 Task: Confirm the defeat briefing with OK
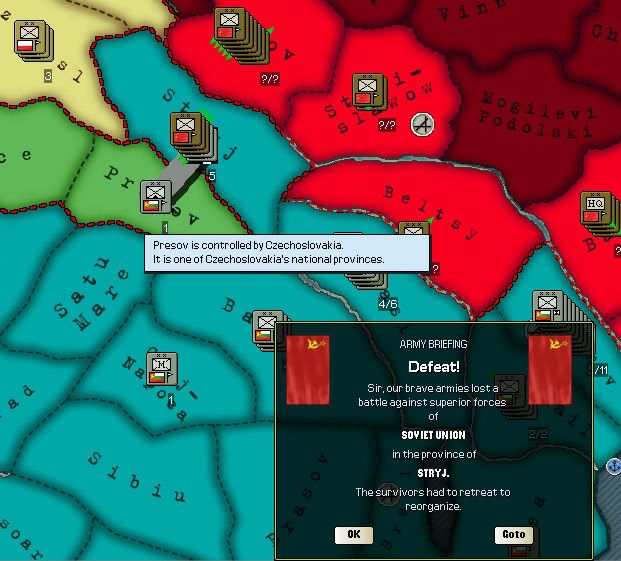(x=353, y=534)
